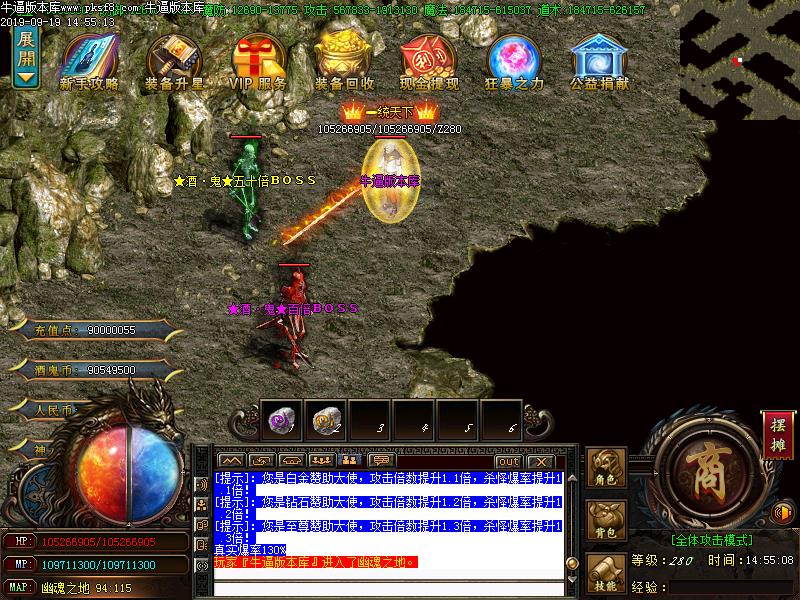Open the 现金提现 cash withdrawal icon
This screenshot has width=800, height=600.
click(x=429, y=62)
